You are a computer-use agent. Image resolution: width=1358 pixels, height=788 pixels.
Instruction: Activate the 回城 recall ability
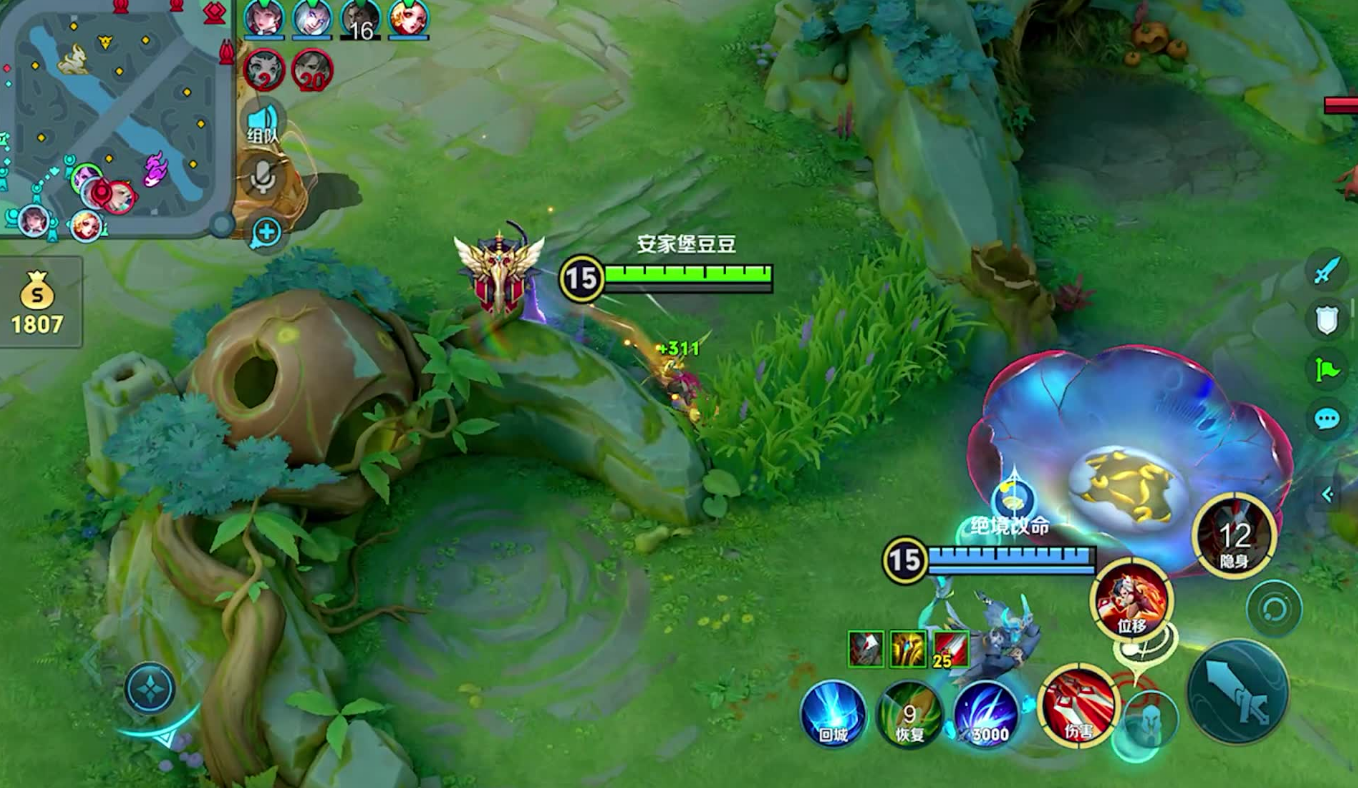832,713
